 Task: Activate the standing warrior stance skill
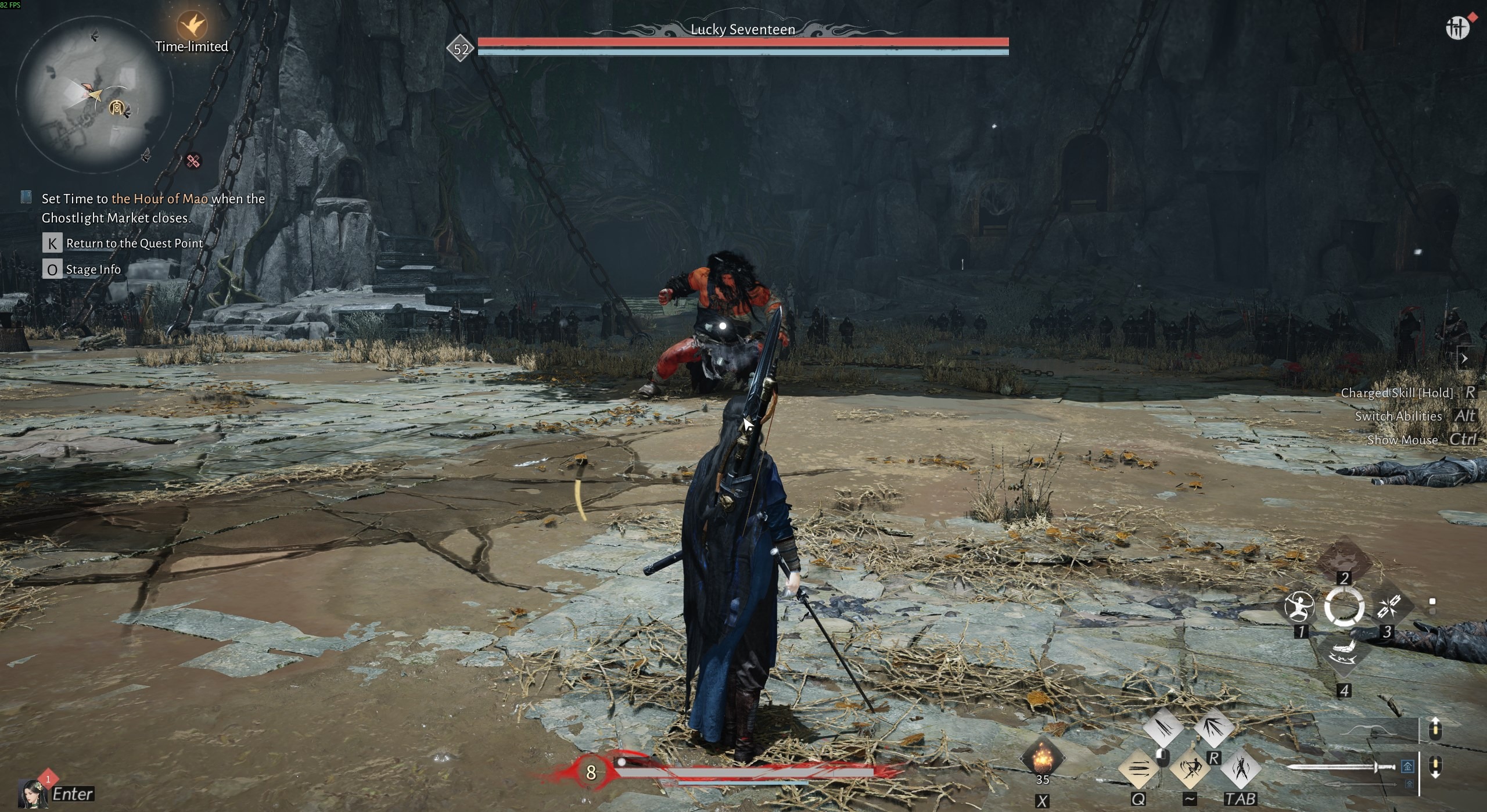pyautogui.click(x=1240, y=769)
